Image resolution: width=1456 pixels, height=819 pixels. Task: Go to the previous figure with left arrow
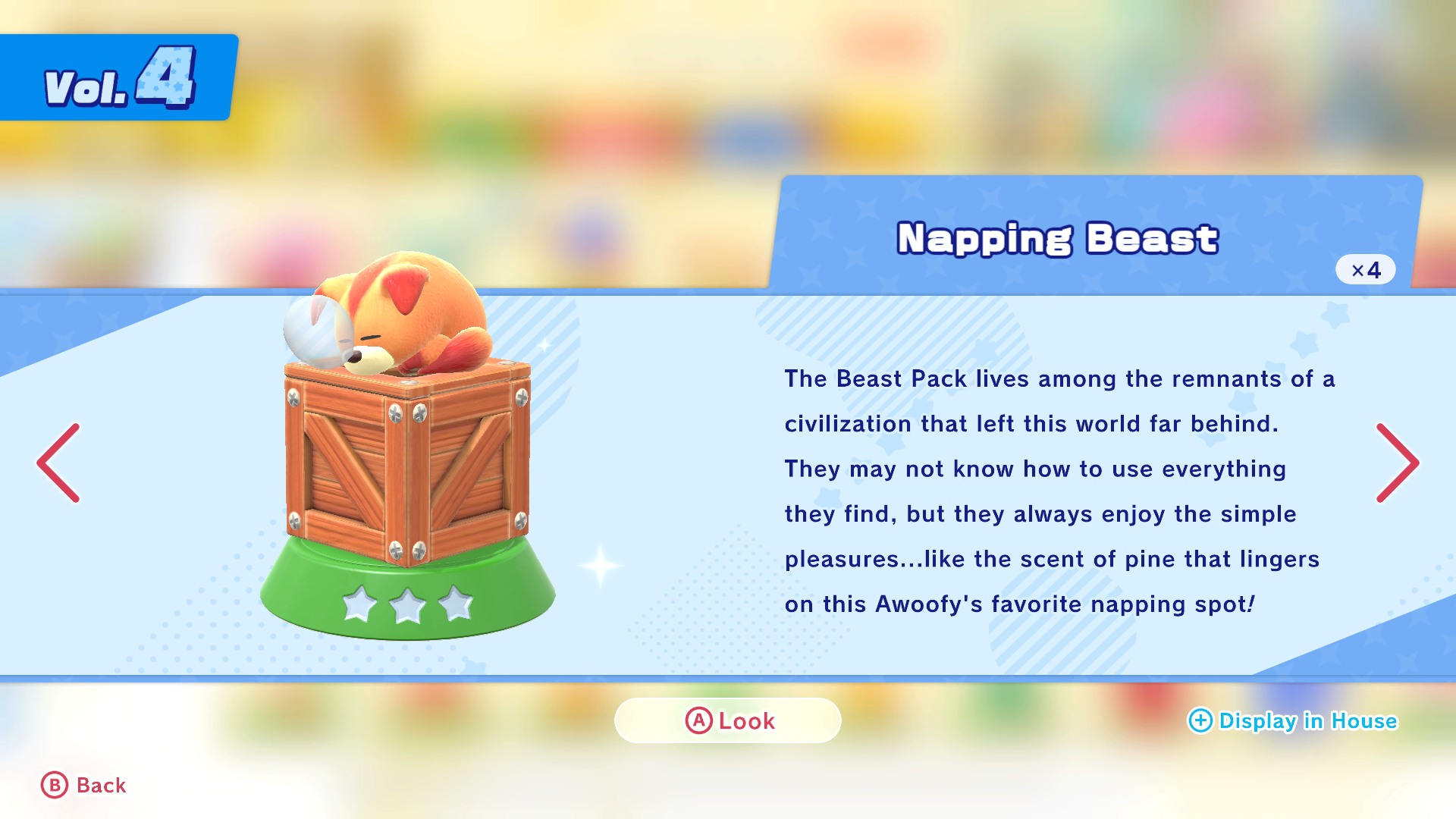click(x=58, y=463)
